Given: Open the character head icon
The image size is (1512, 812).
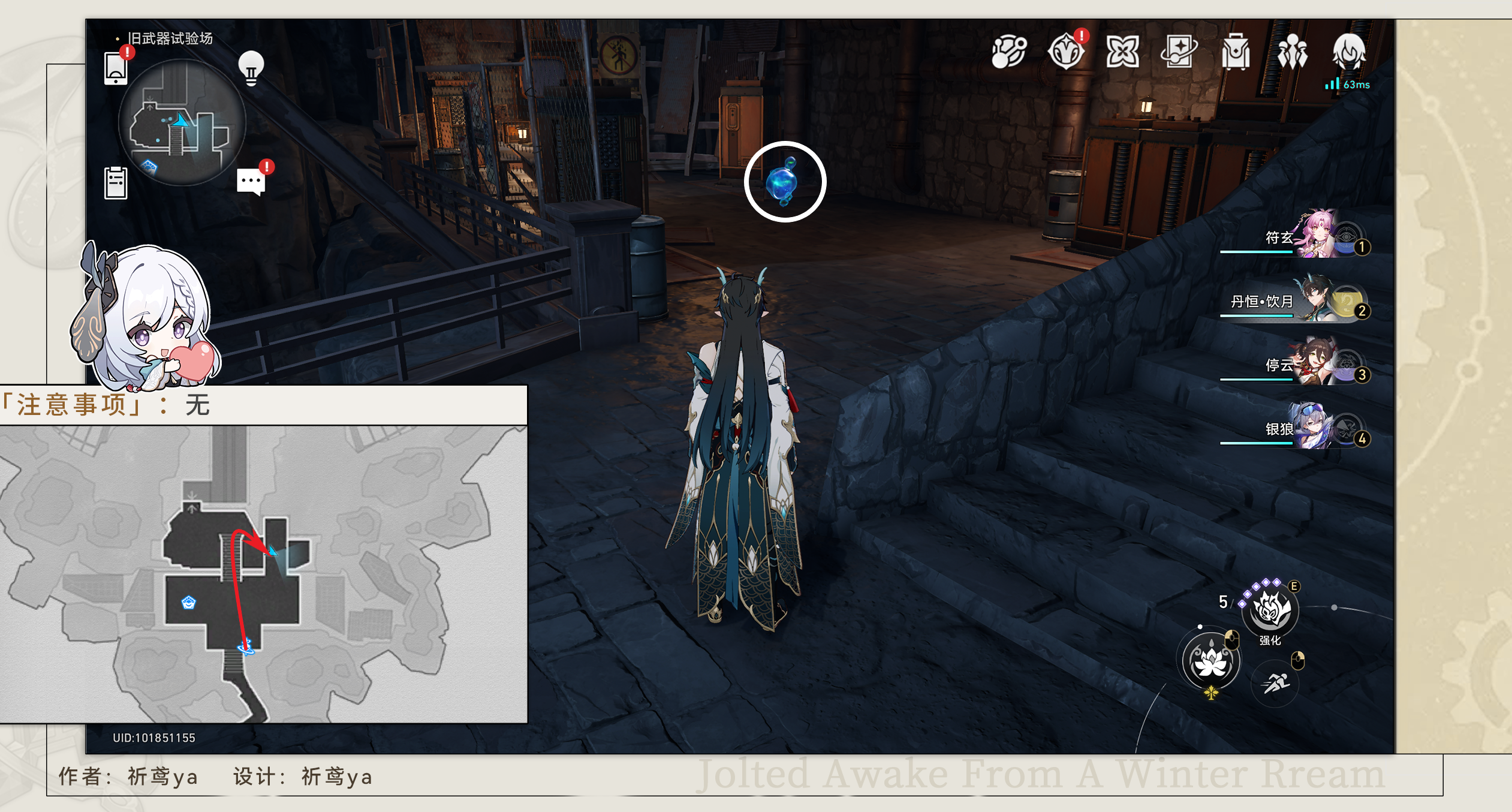Looking at the screenshot, I should pyautogui.click(x=1349, y=52).
